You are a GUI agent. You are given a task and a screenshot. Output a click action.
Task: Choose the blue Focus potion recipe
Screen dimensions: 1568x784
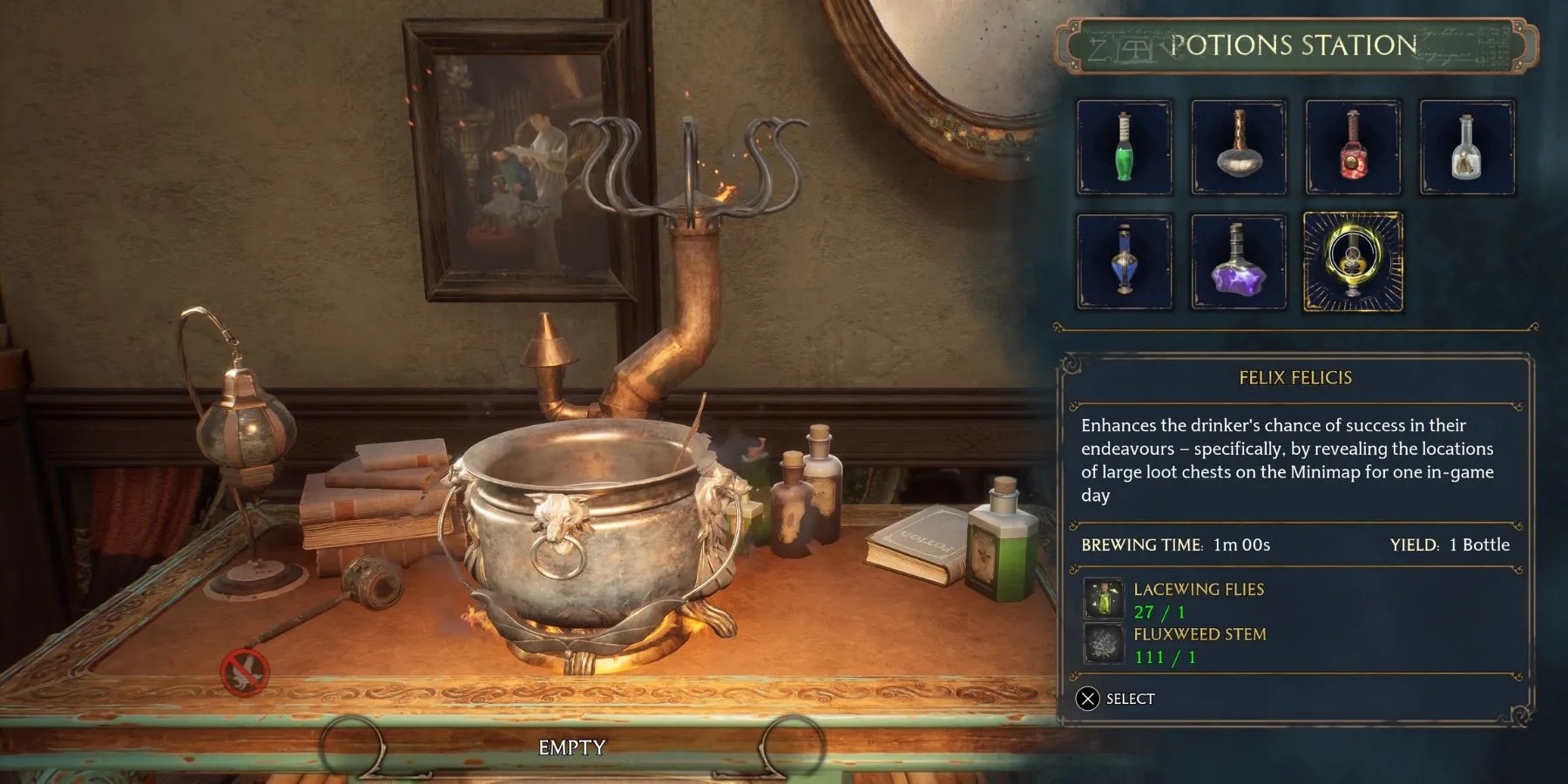point(1124,261)
